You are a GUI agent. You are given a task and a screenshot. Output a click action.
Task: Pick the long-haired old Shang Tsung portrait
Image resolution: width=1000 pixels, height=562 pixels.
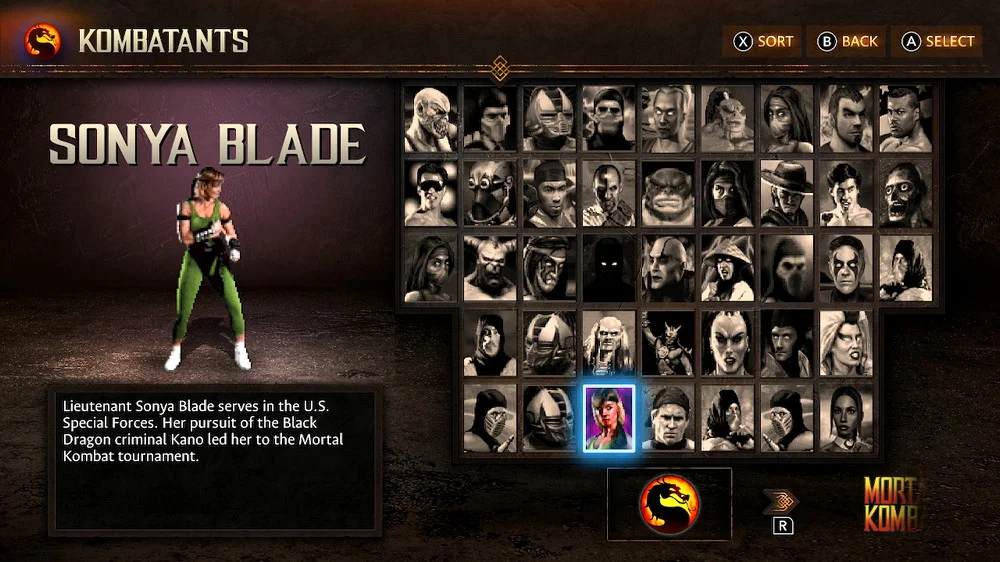(x=609, y=343)
